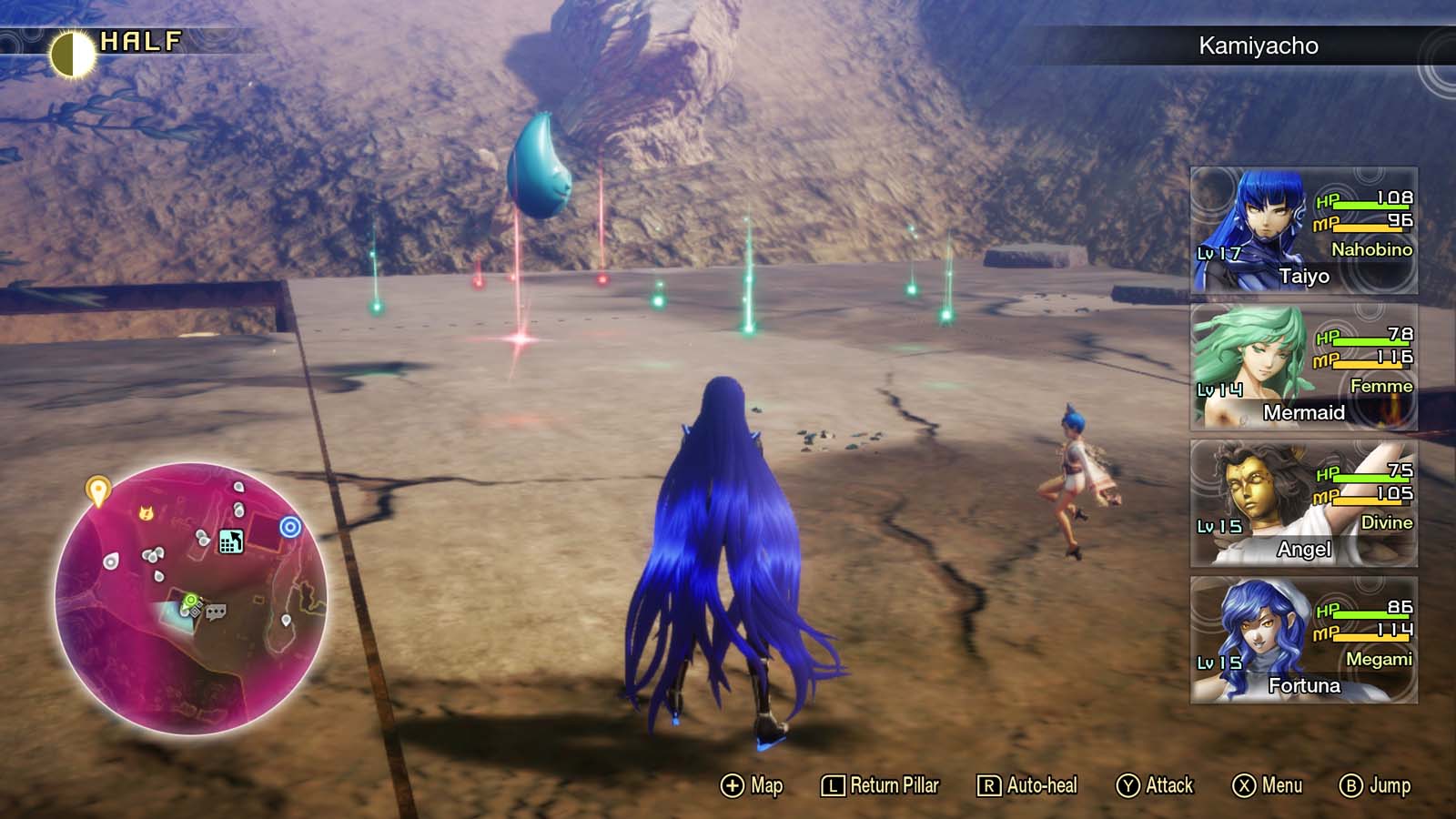
Task: Select the green player position pin on minimap
Action: (191, 601)
